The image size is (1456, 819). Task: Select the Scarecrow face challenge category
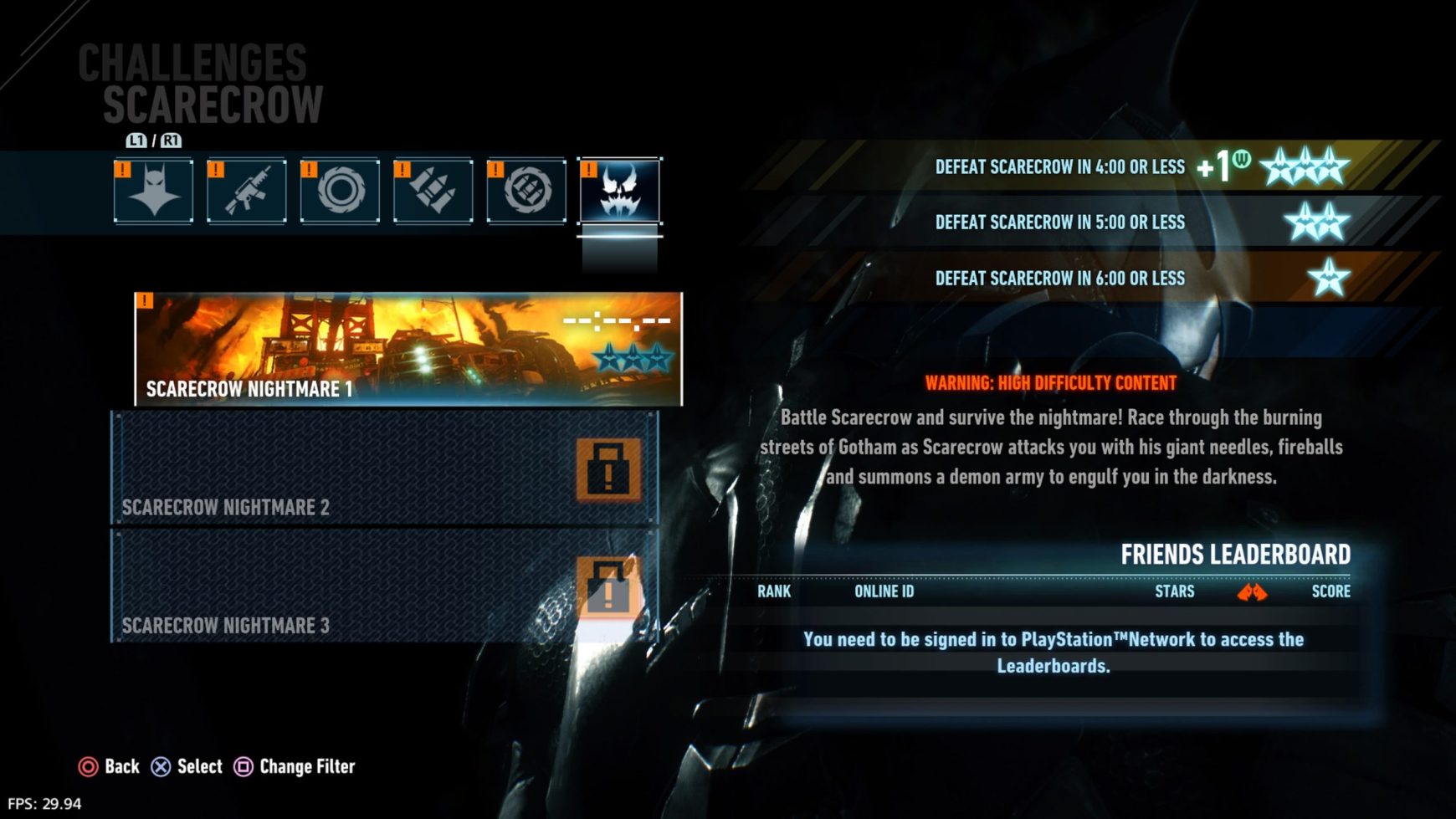[x=619, y=191]
